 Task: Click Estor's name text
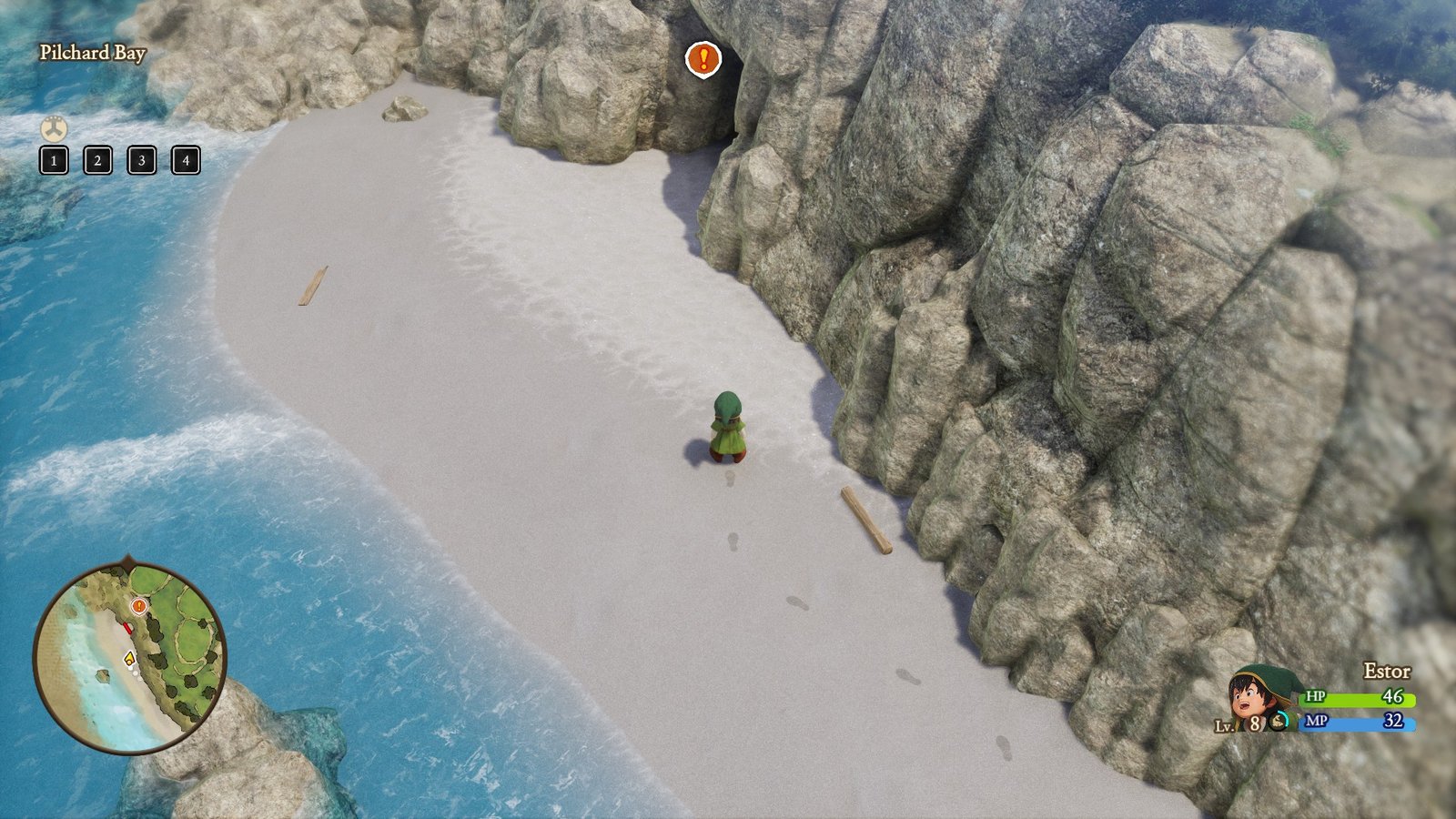[x=1387, y=671]
